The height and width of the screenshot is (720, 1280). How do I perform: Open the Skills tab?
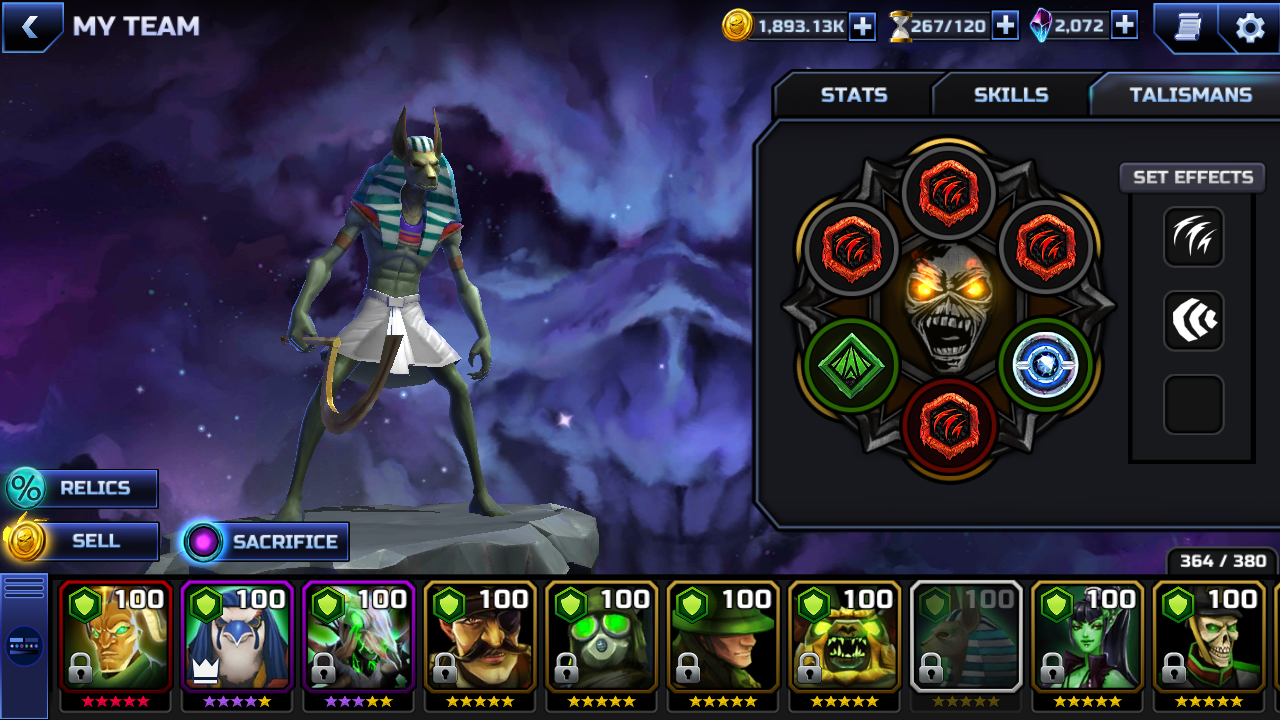point(1011,95)
